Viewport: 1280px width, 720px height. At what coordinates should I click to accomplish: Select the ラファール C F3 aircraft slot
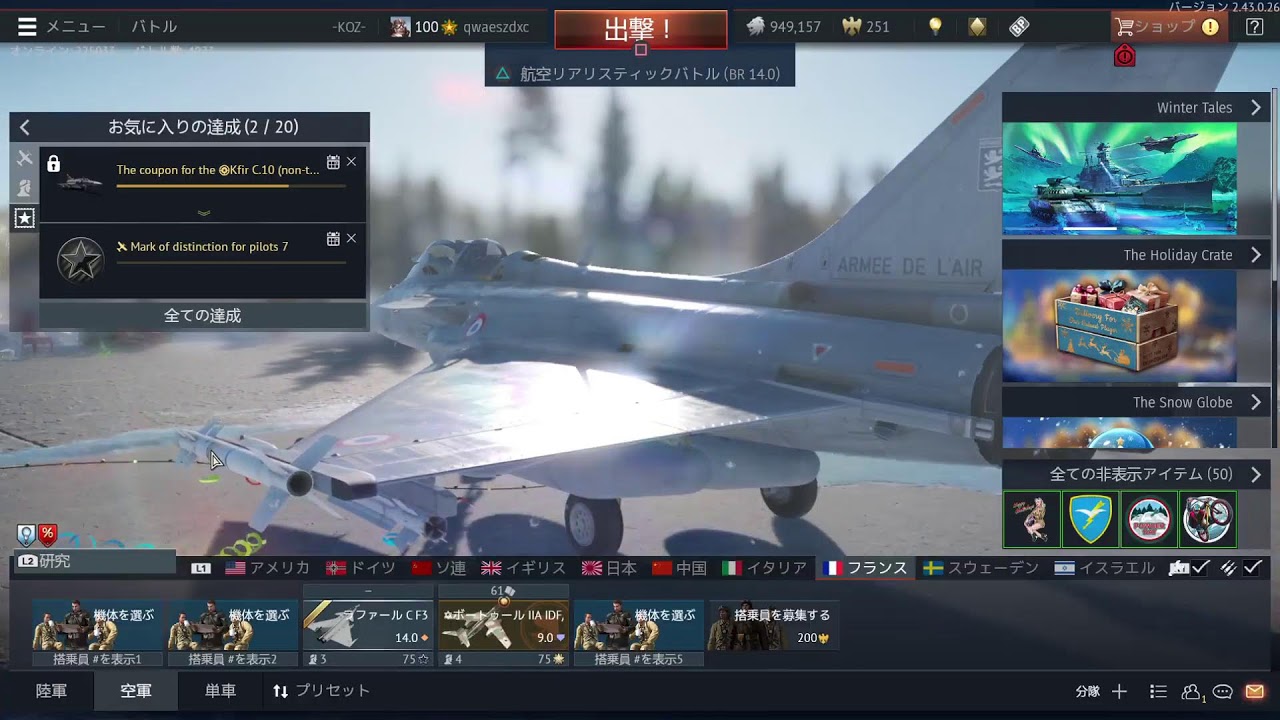[x=368, y=625]
